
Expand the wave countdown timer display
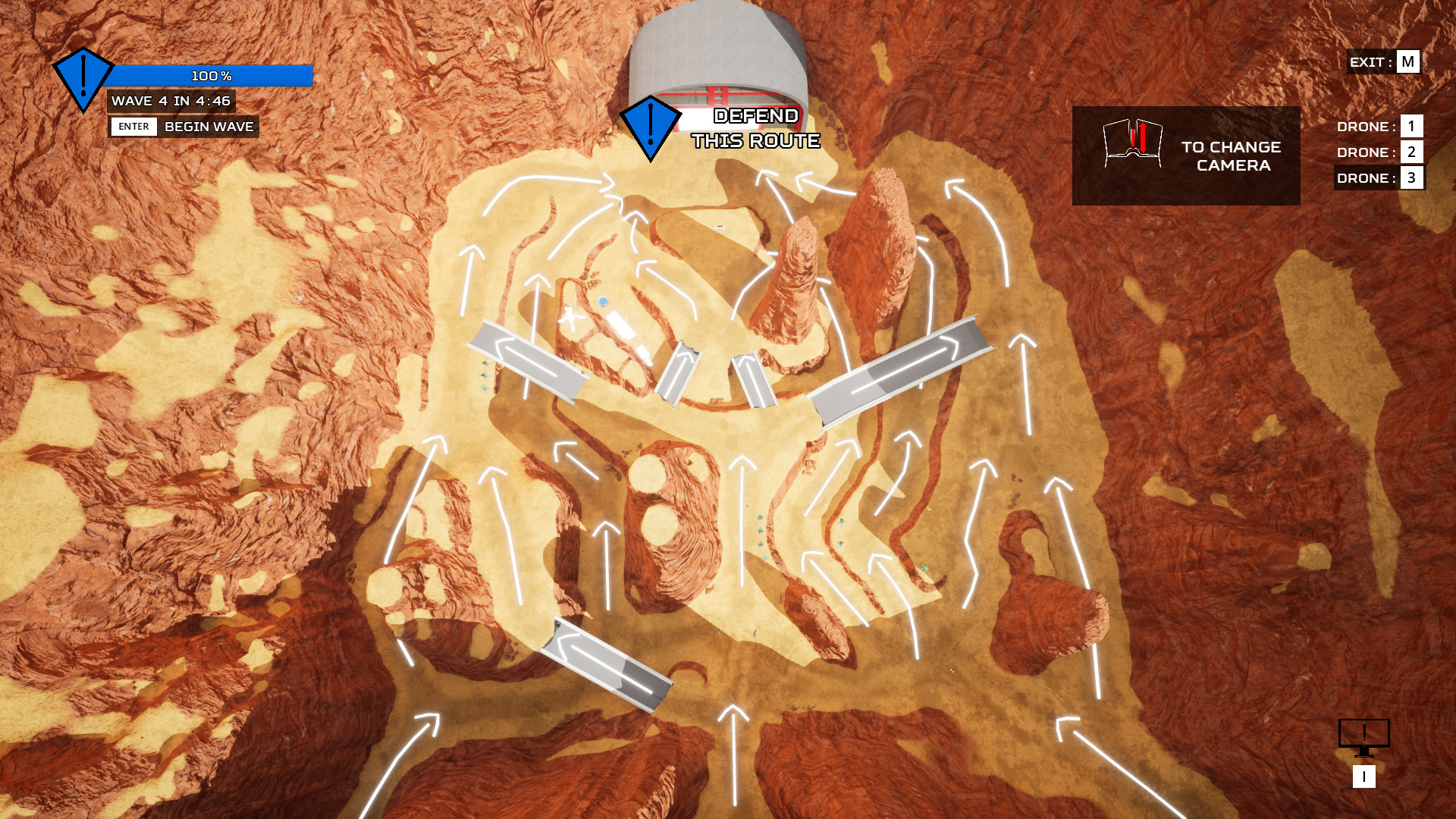coord(171,101)
